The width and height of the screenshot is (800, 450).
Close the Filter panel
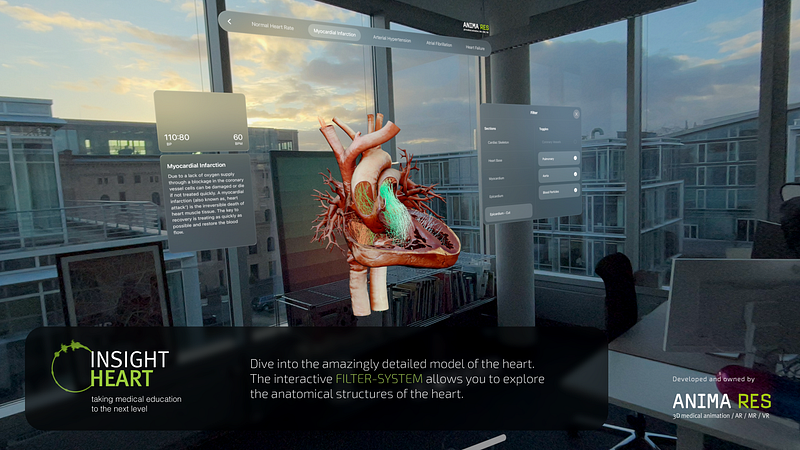point(576,114)
